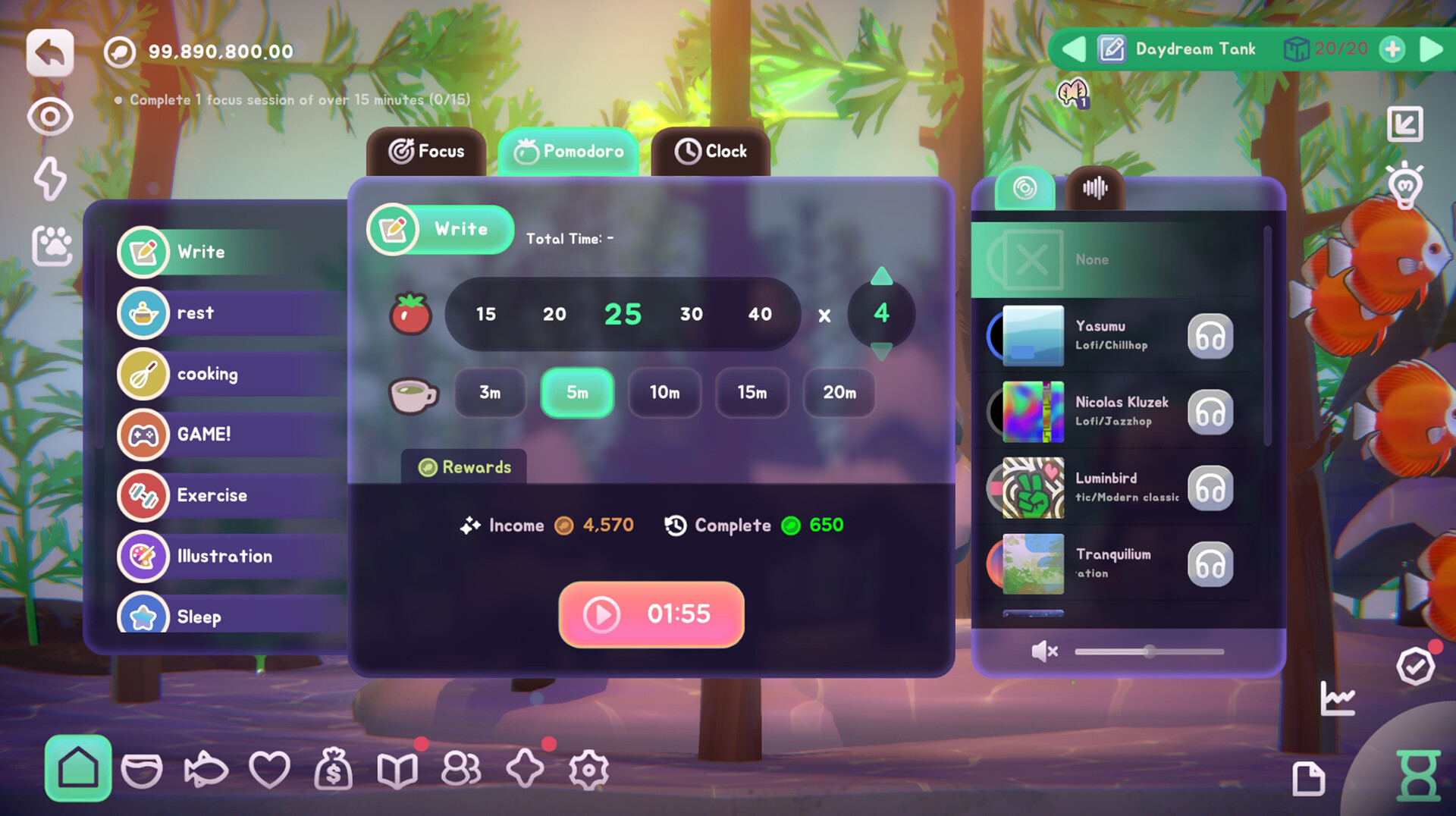Open the Pomodoro tab
This screenshot has height=816, width=1456.
click(568, 151)
